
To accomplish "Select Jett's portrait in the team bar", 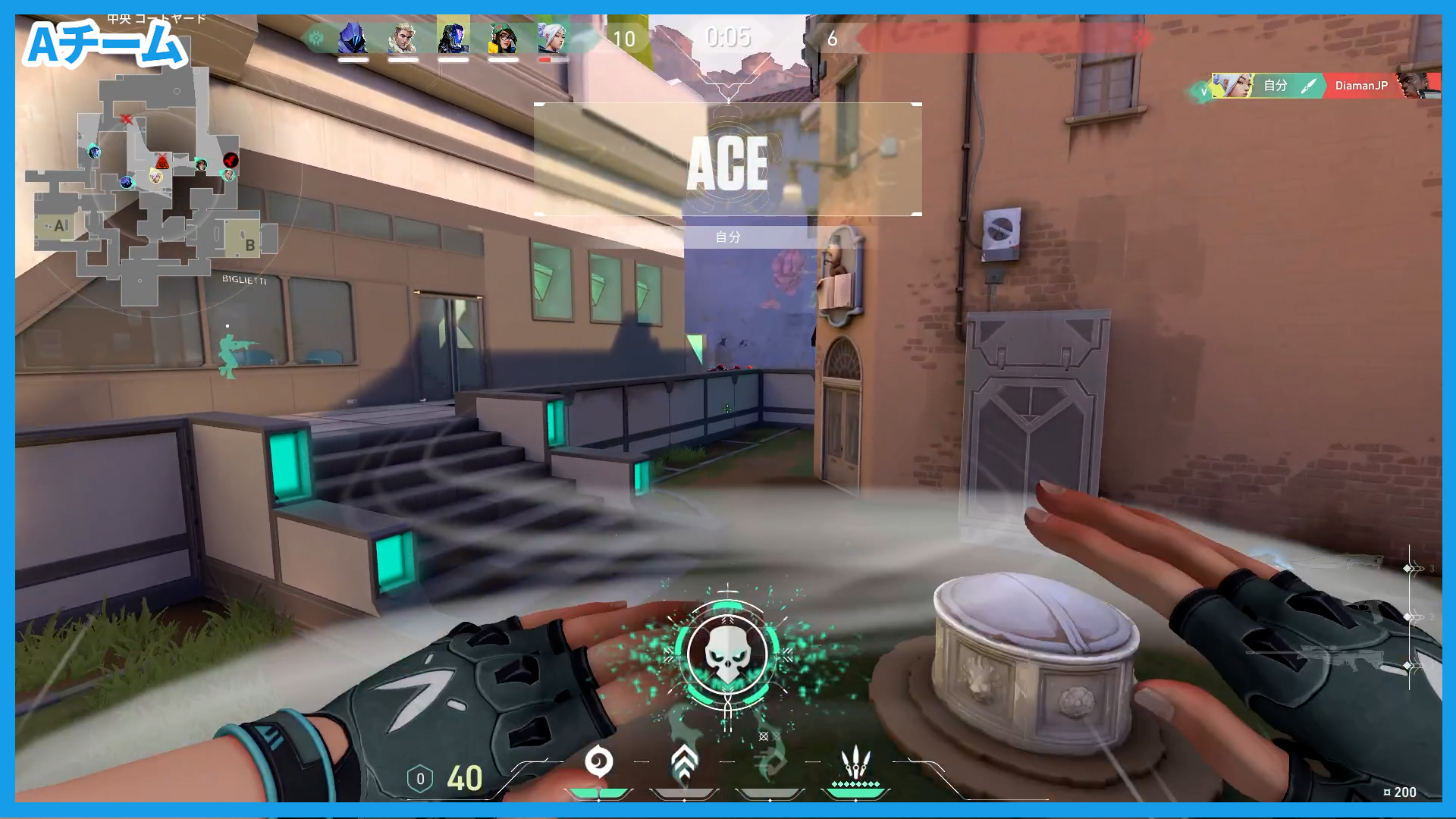I will point(553,38).
